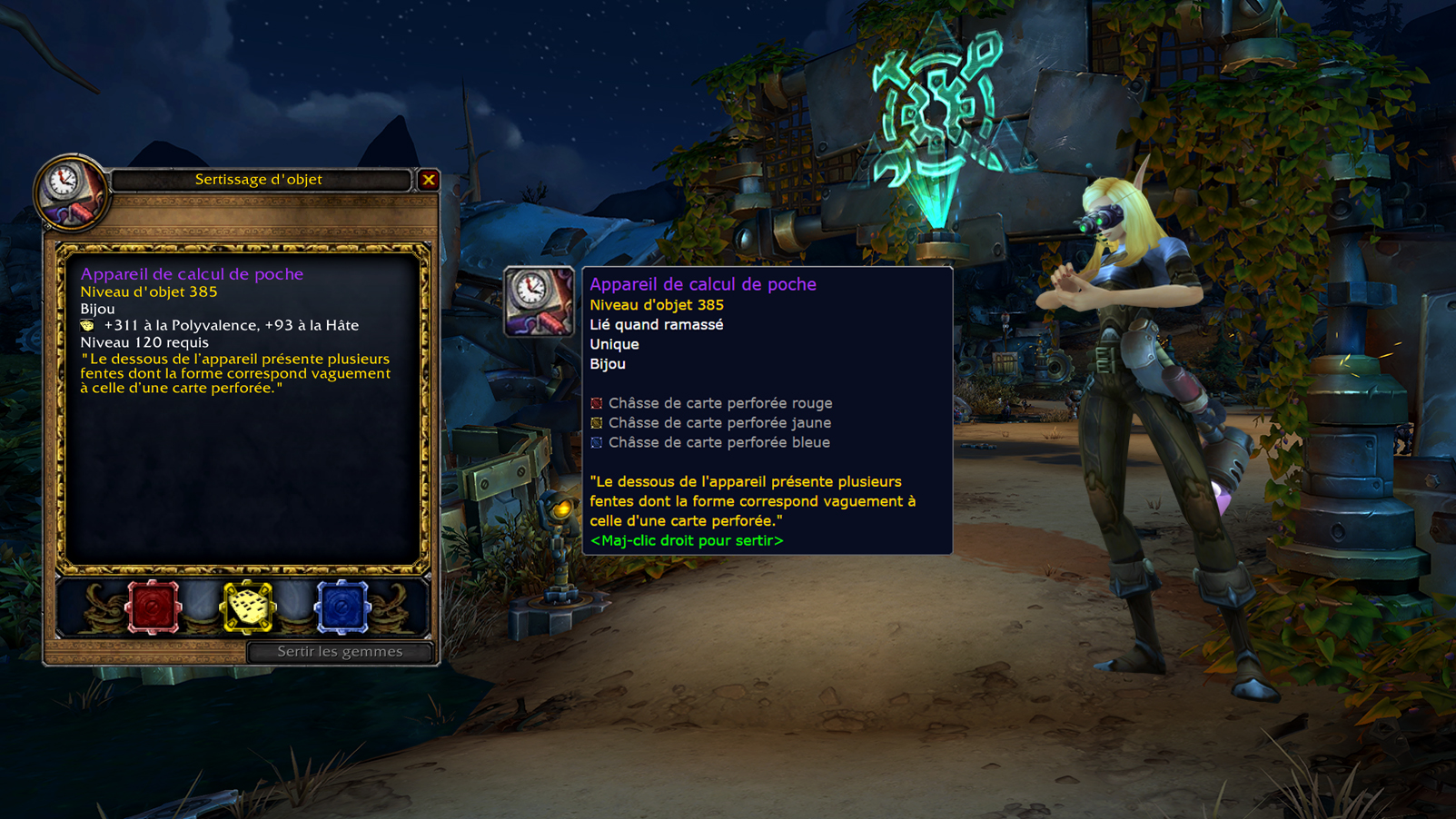
Task: Click the Sertir les gemmes button
Action: point(340,652)
